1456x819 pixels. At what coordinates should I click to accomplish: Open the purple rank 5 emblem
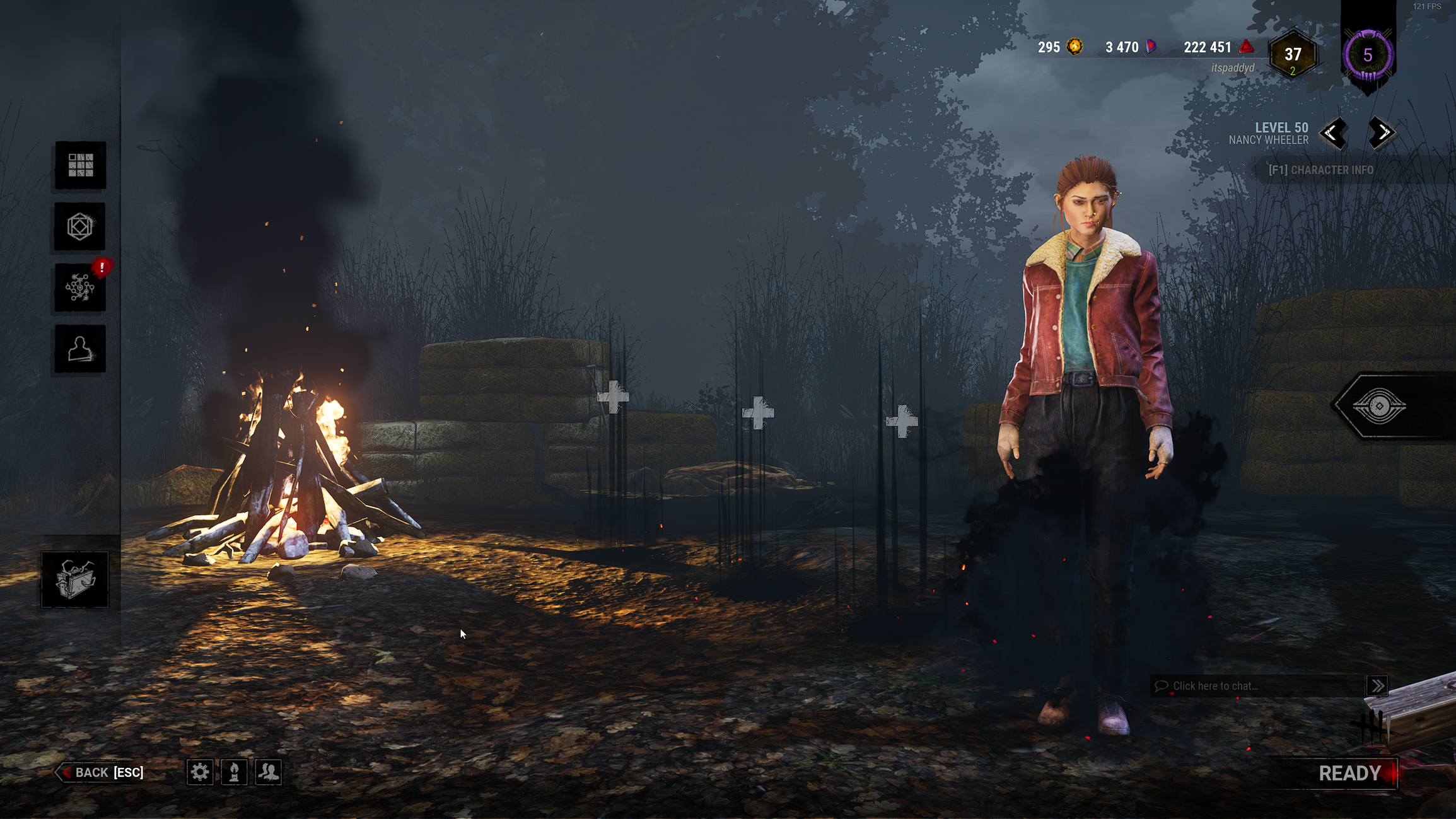coord(1368,55)
